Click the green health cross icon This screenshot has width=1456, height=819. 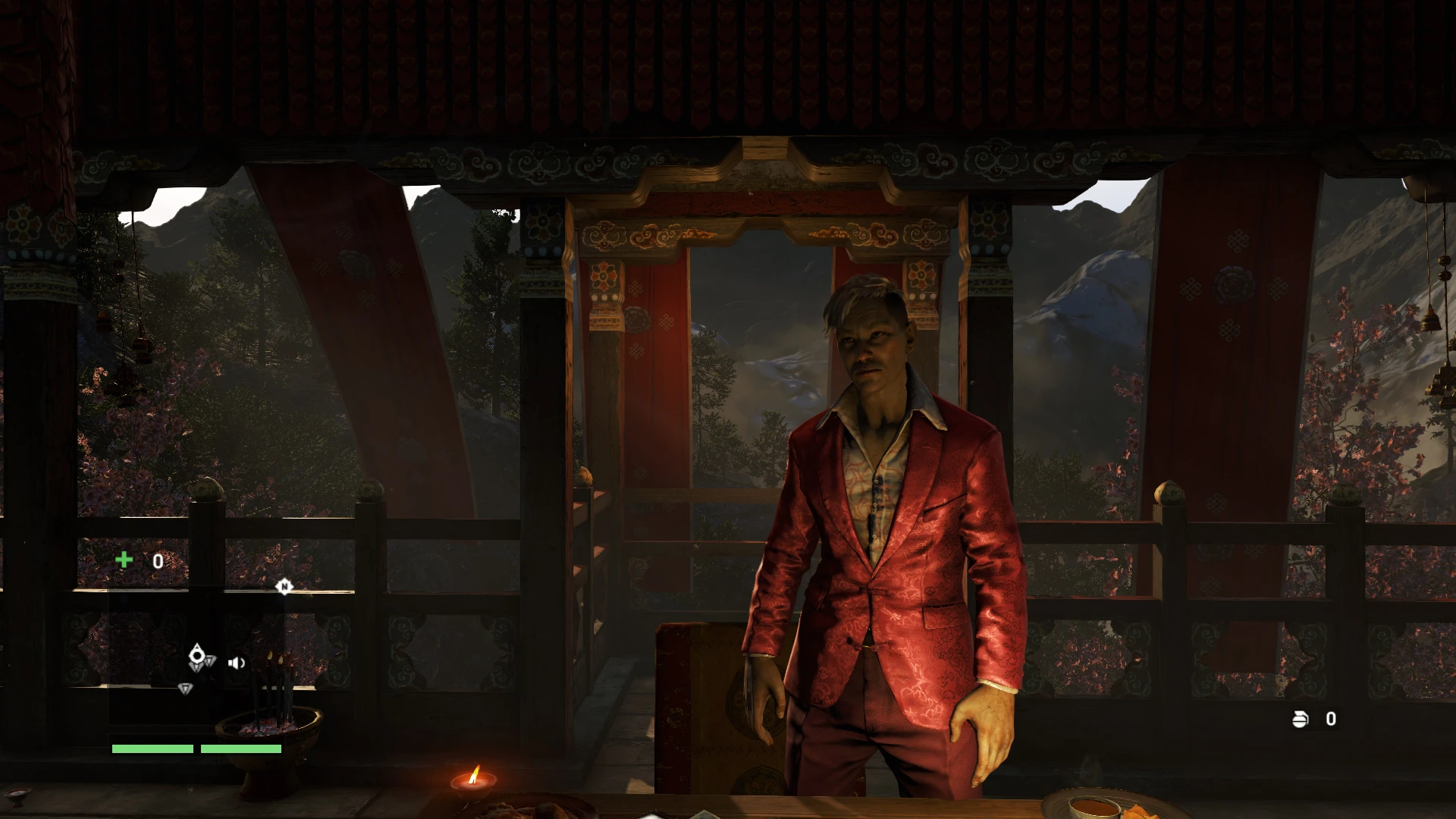(x=124, y=559)
